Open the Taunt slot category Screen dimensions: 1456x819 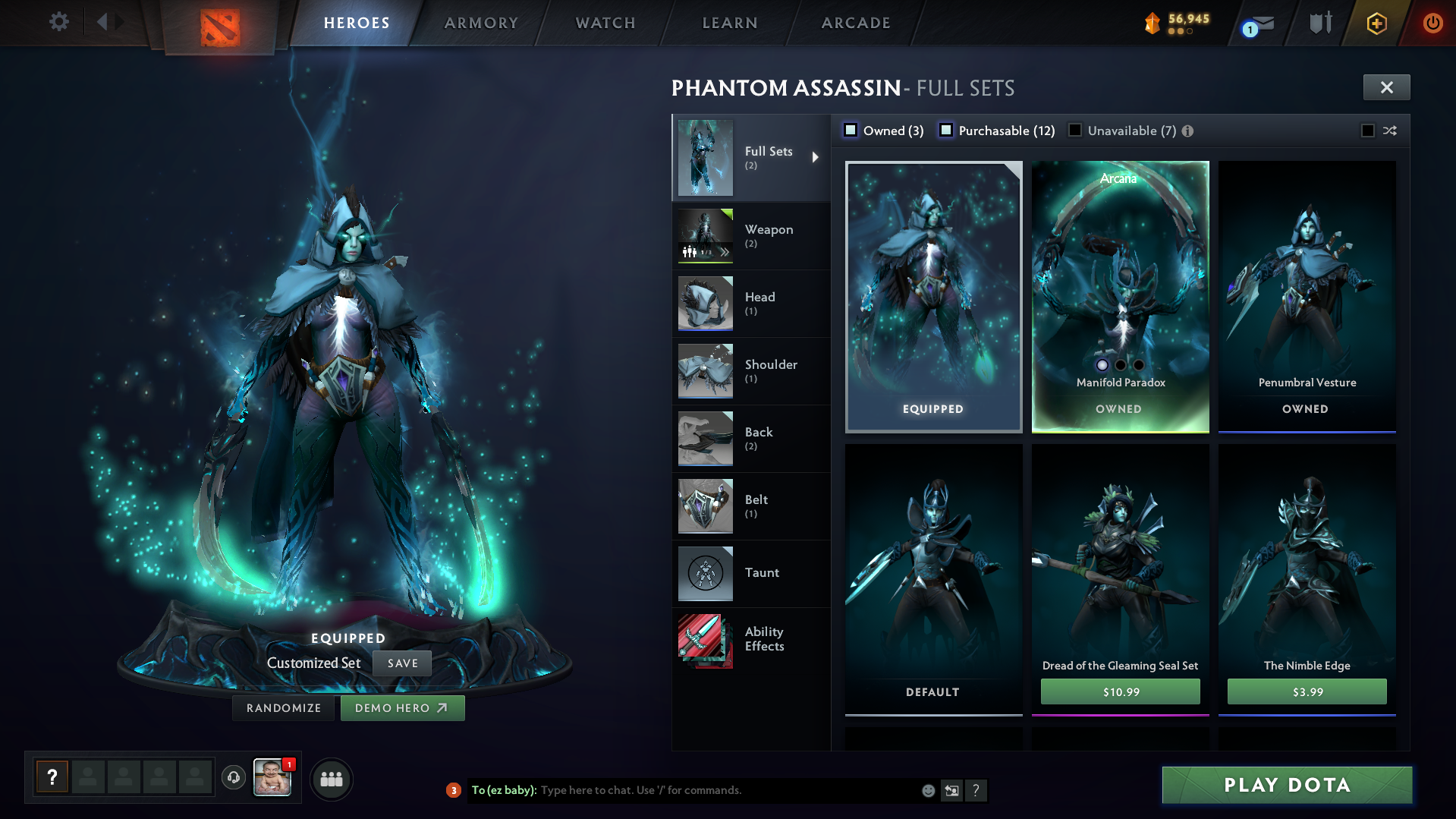(x=751, y=573)
